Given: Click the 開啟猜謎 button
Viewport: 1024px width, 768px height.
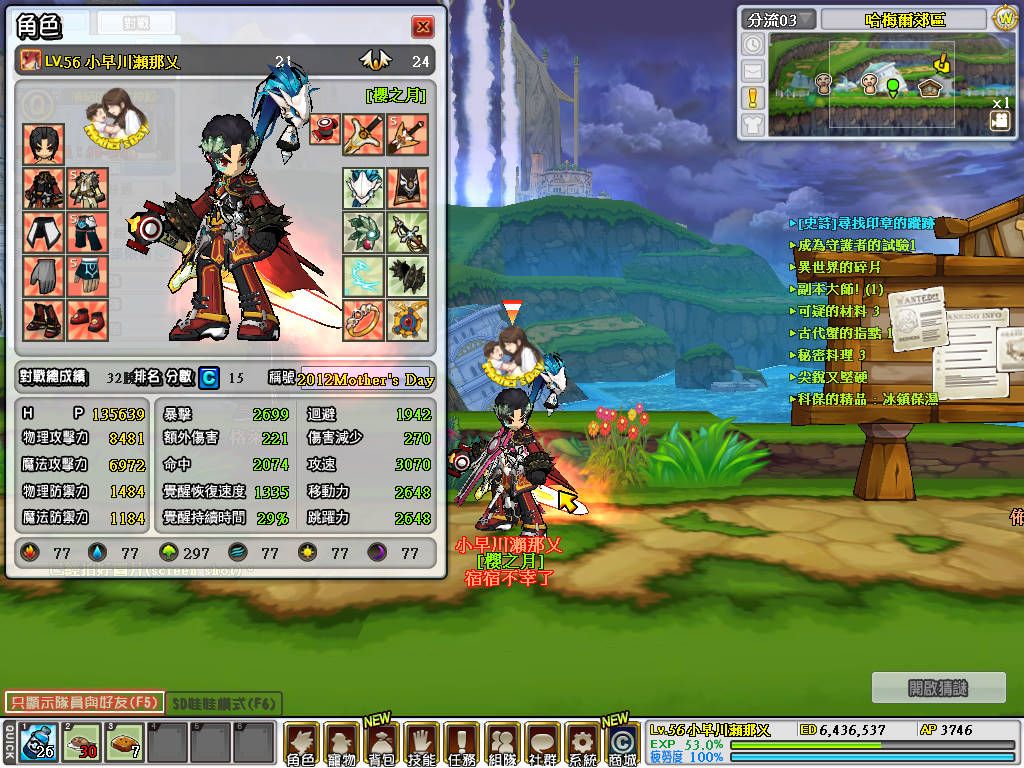Looking at the screenshot, I should [x=938, y=688].
